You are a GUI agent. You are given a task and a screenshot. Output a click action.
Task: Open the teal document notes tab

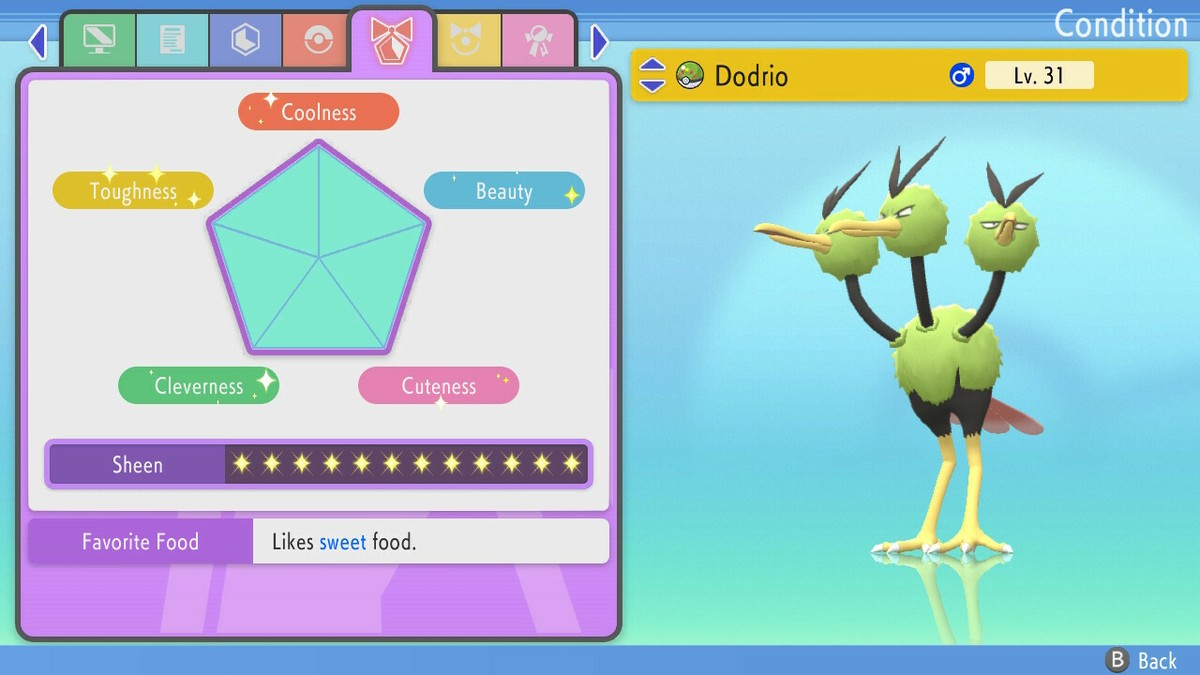[x=172, y=40]
